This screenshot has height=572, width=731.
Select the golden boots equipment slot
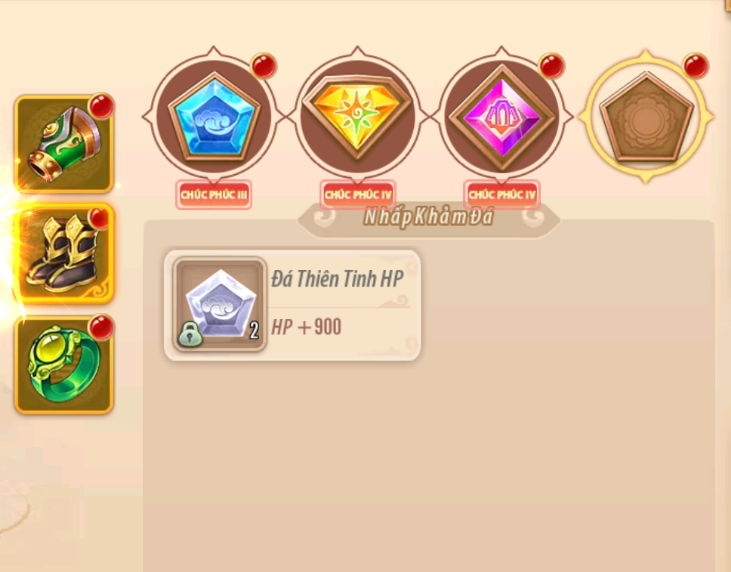[x=64, y=253]
